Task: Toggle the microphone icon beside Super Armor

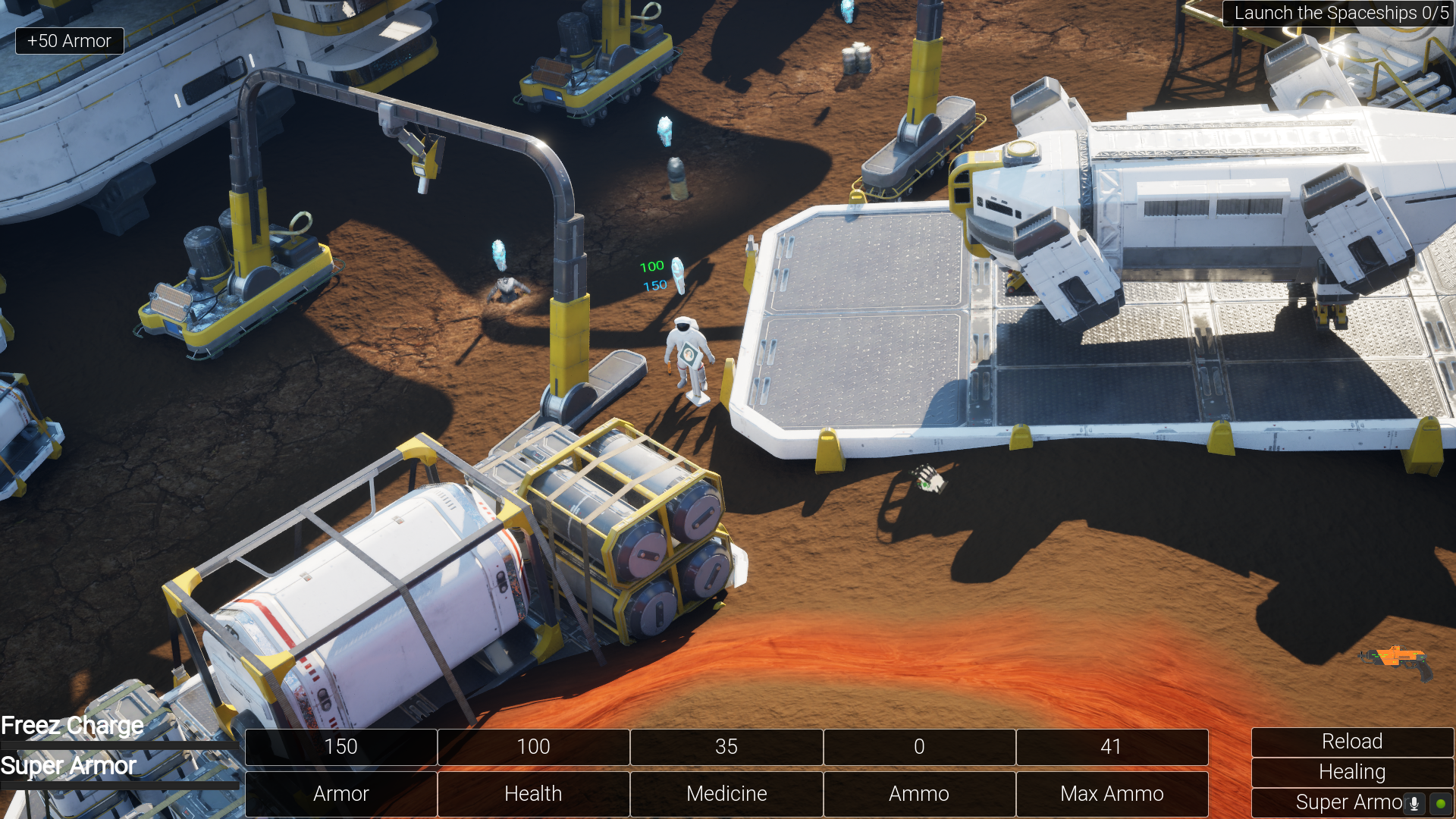Action: pos(1415,802)
